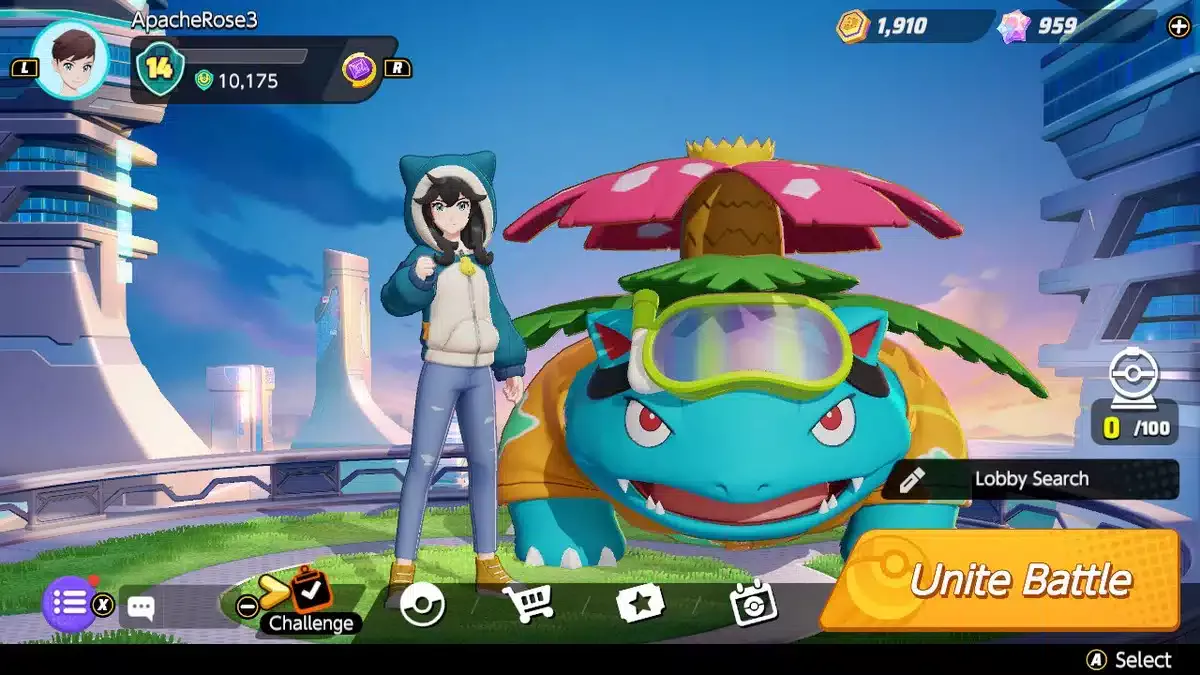Open the calendar events icon
1200x675 pixels.
753,604
